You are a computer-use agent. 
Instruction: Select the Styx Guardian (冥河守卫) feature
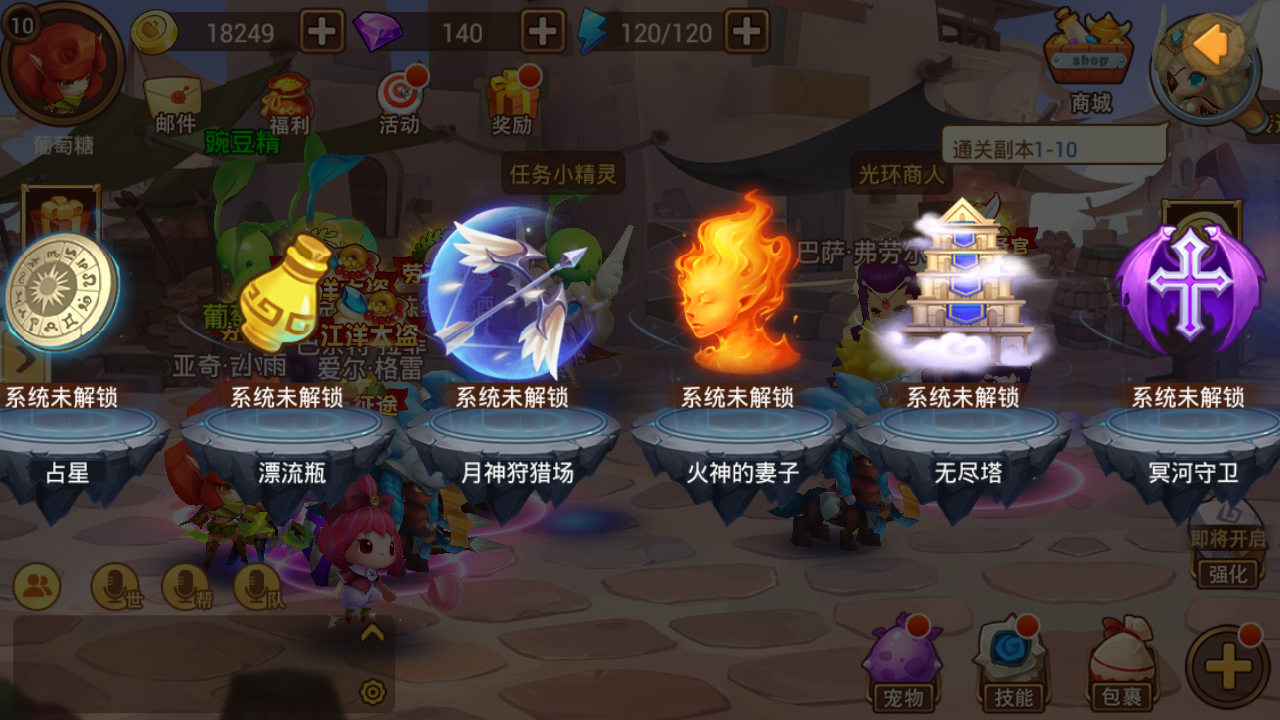coord(1188,293)
